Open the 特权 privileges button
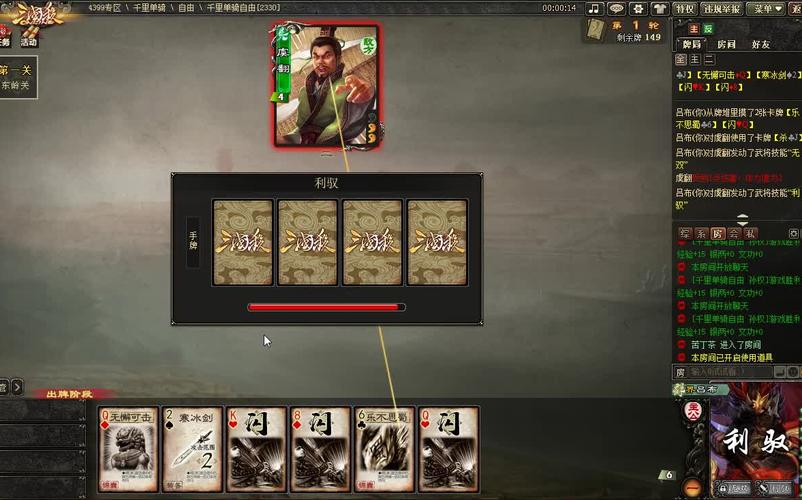The height and width of the screenshot is (500, 802). [x=685, y=8]
